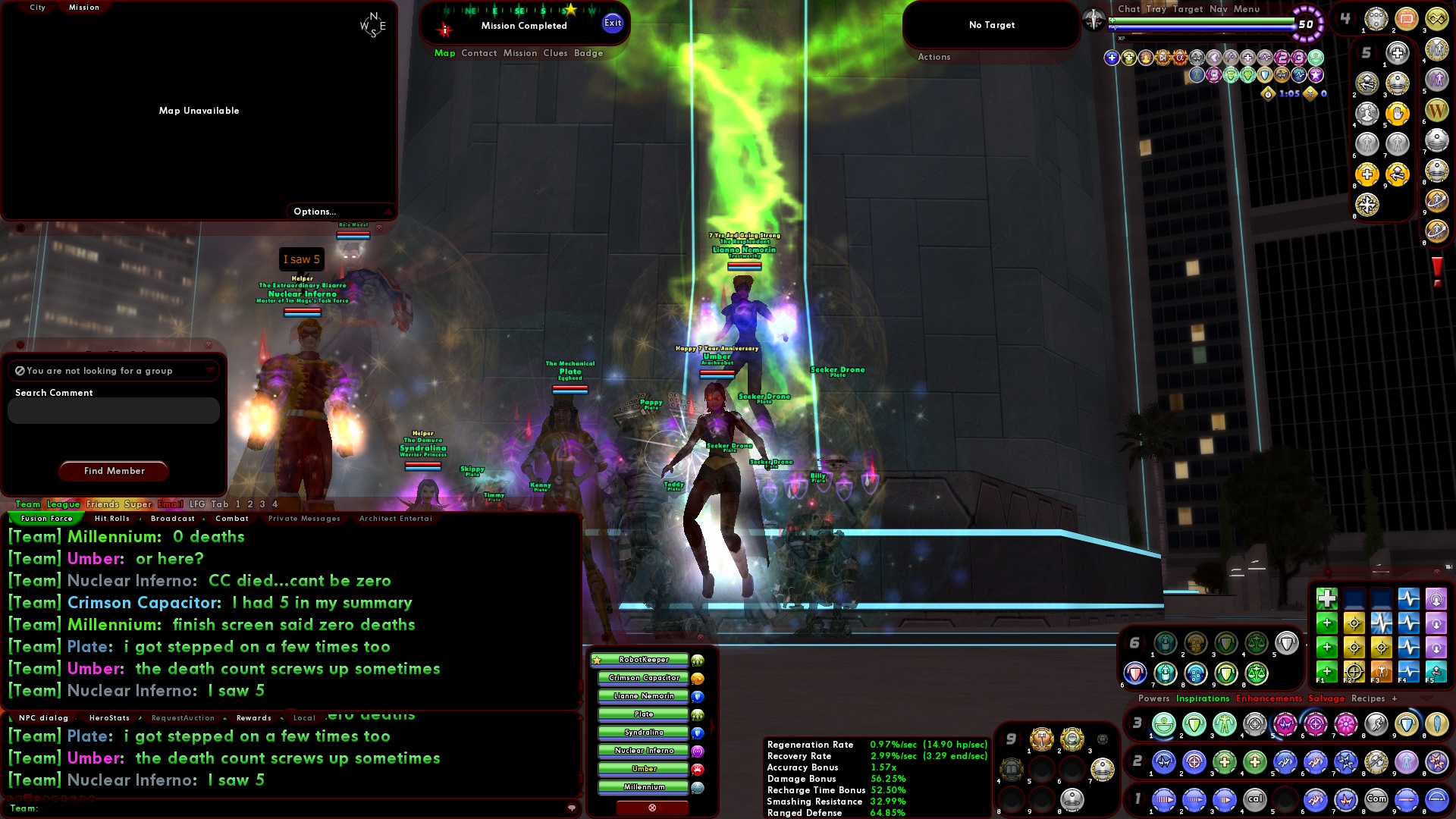Open the LFG status dropdown arrow
The width and height of the screenshot is (1456, 819).
coord(210,371)
